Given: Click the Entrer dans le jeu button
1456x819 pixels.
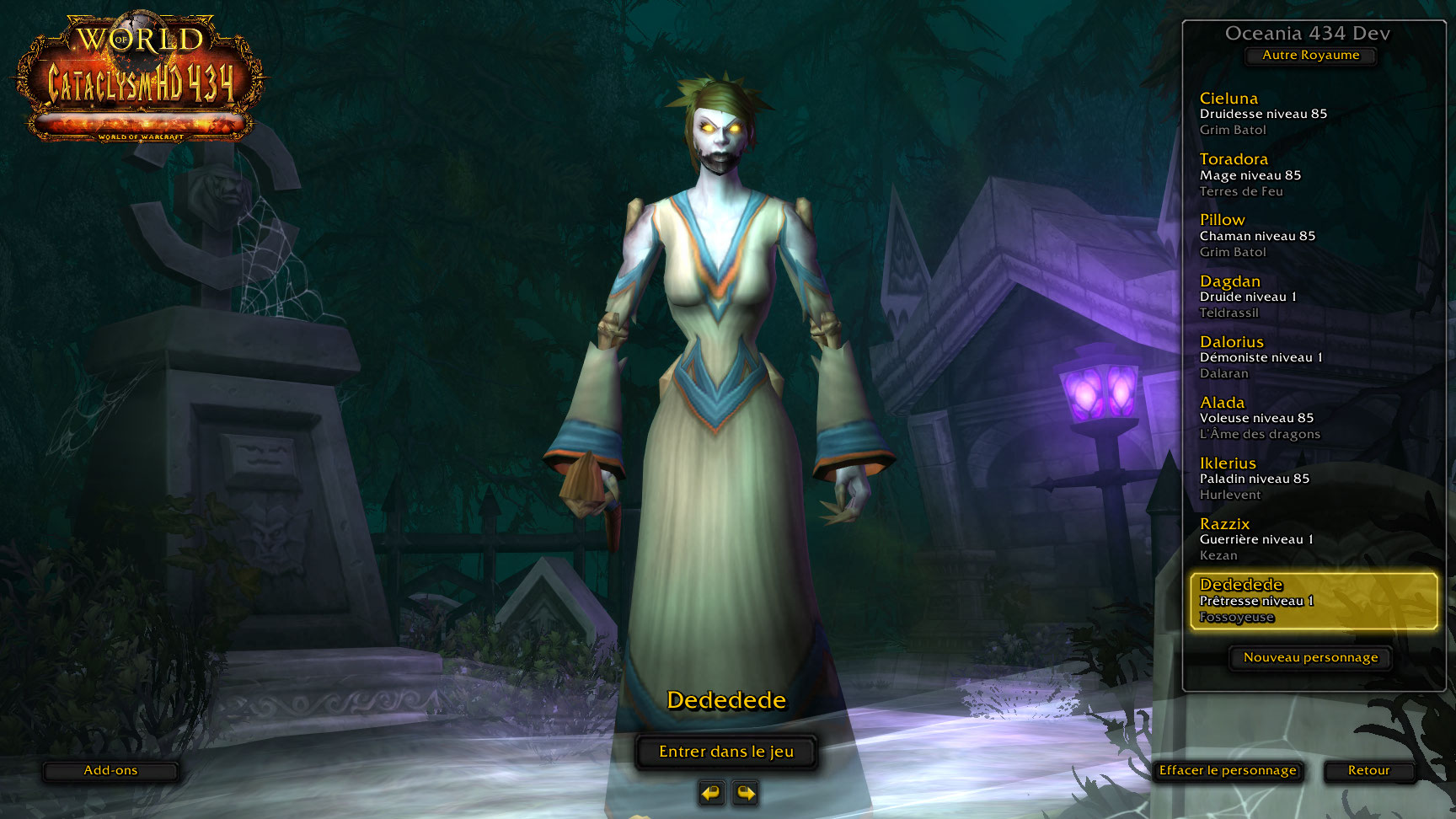Looking at the screenshot, I should [725, 752].
